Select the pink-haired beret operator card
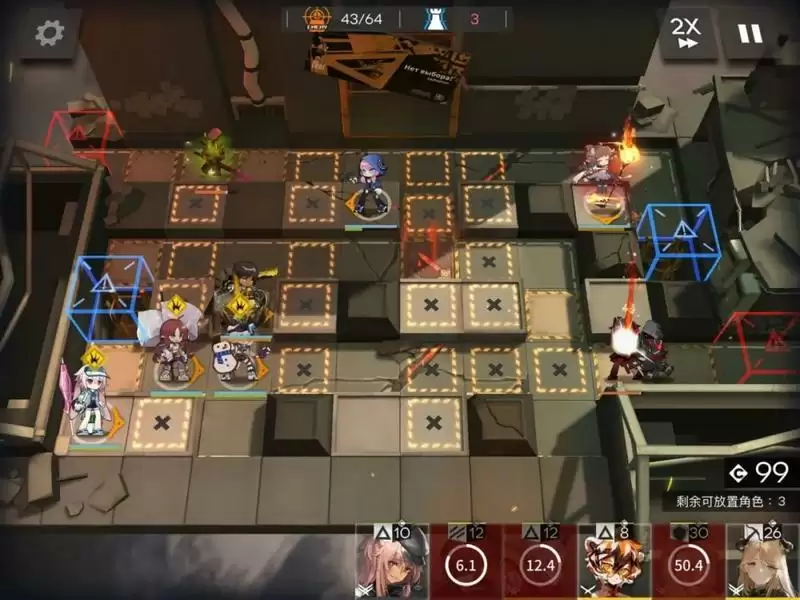The image size is (800, 600). click(x=392, y=562)
